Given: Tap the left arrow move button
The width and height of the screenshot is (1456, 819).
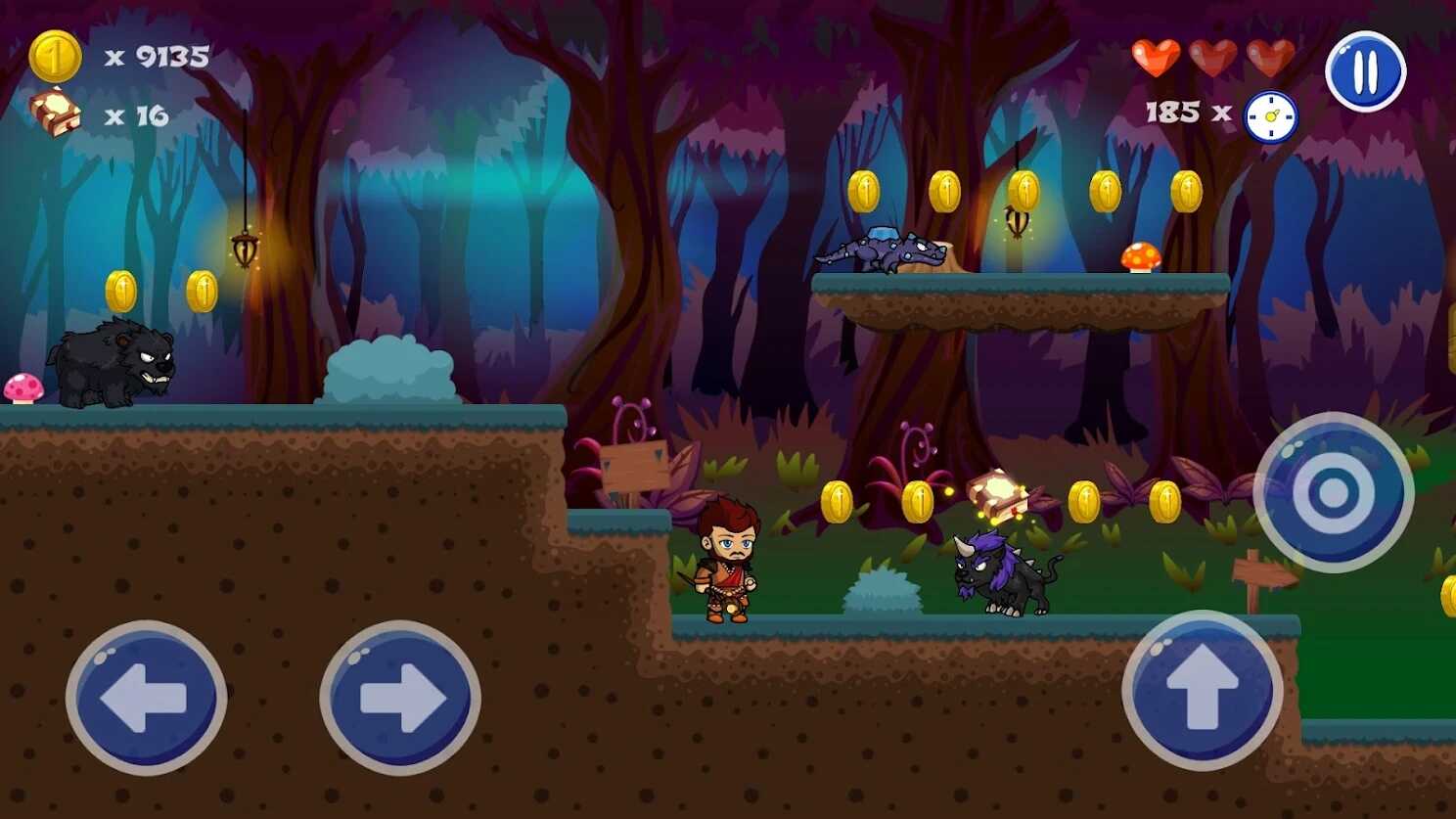Looking at the screenshot, I should 146,698.
